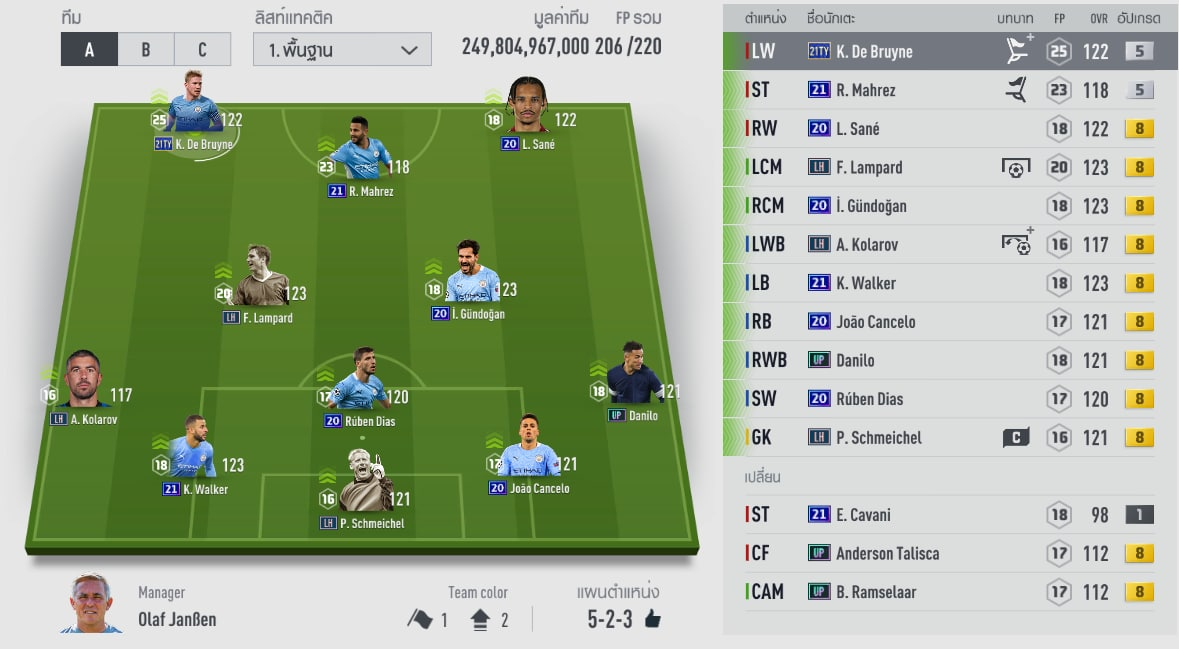Choose L. Sané on the pitch

pyautogui.click(x=528, y=108)
